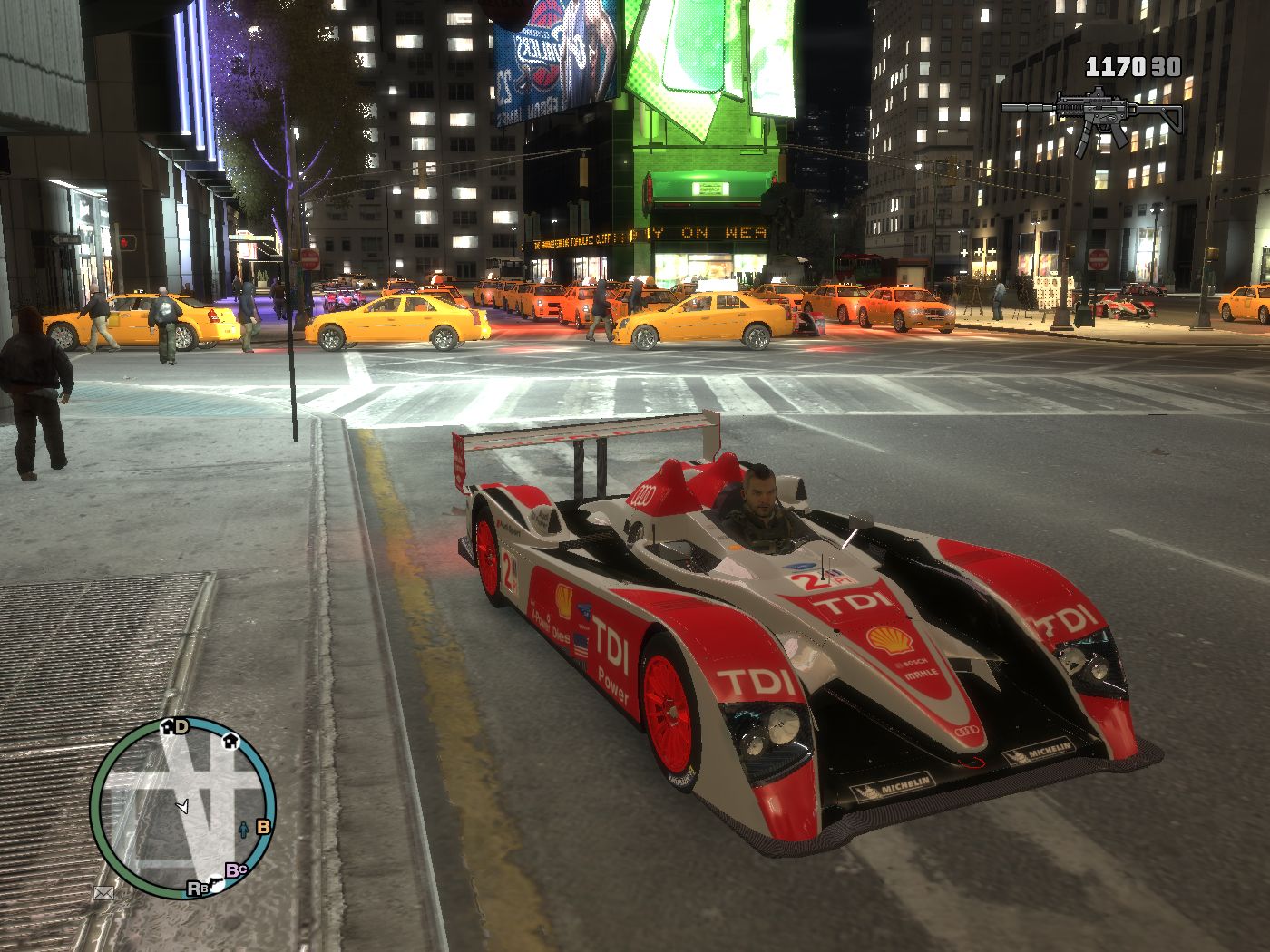Screen dimensions: 1270x952
Task: Click the pink Bc marker on minimap
Action: click(x=237, y=870)
